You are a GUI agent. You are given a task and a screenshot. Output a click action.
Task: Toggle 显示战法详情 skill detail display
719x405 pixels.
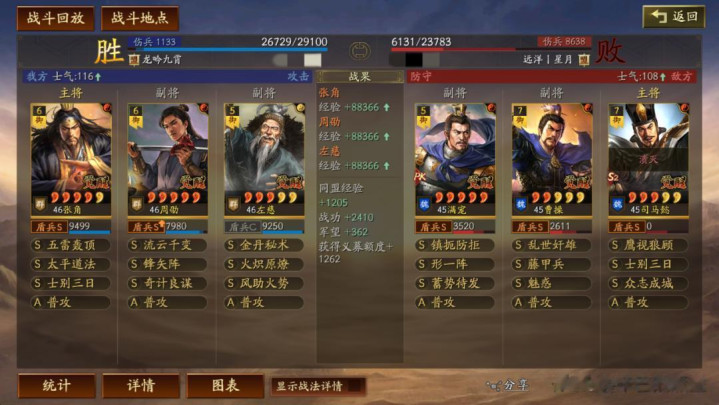(317, 386)
